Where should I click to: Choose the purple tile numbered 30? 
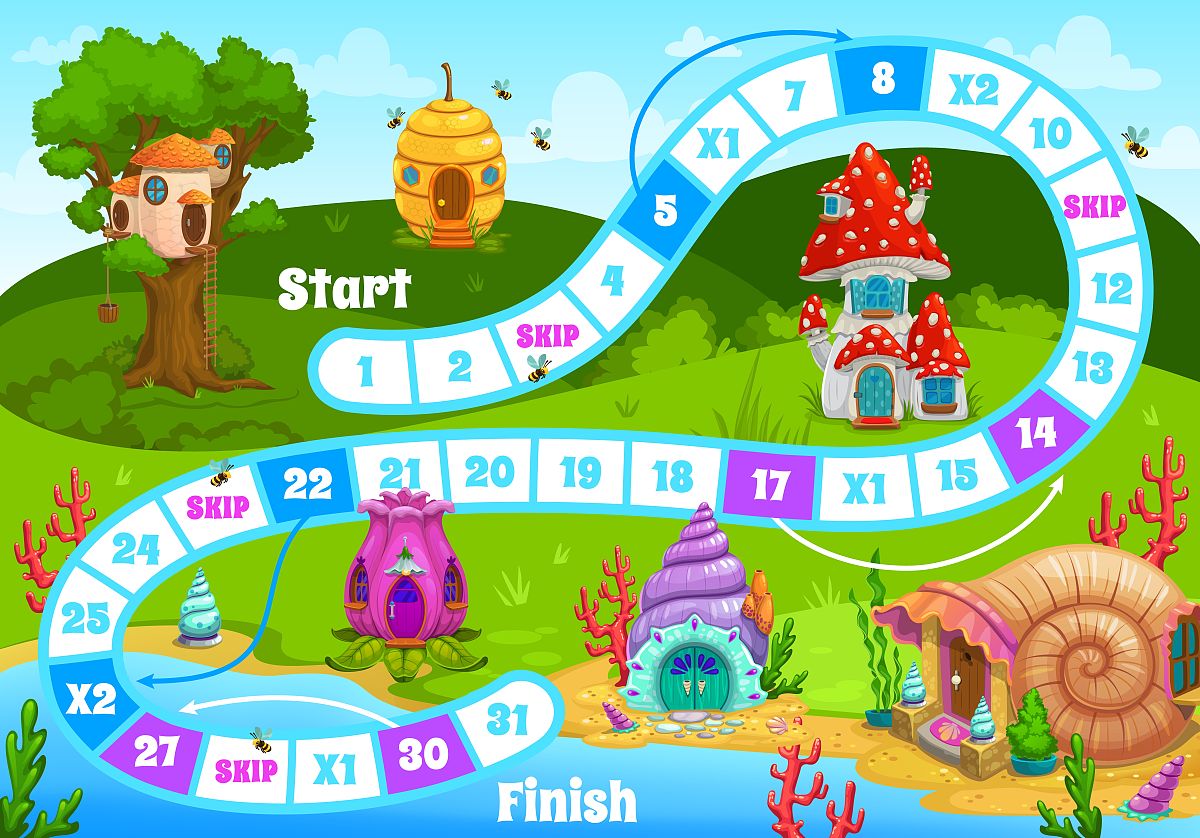click(x=422, y=753)
